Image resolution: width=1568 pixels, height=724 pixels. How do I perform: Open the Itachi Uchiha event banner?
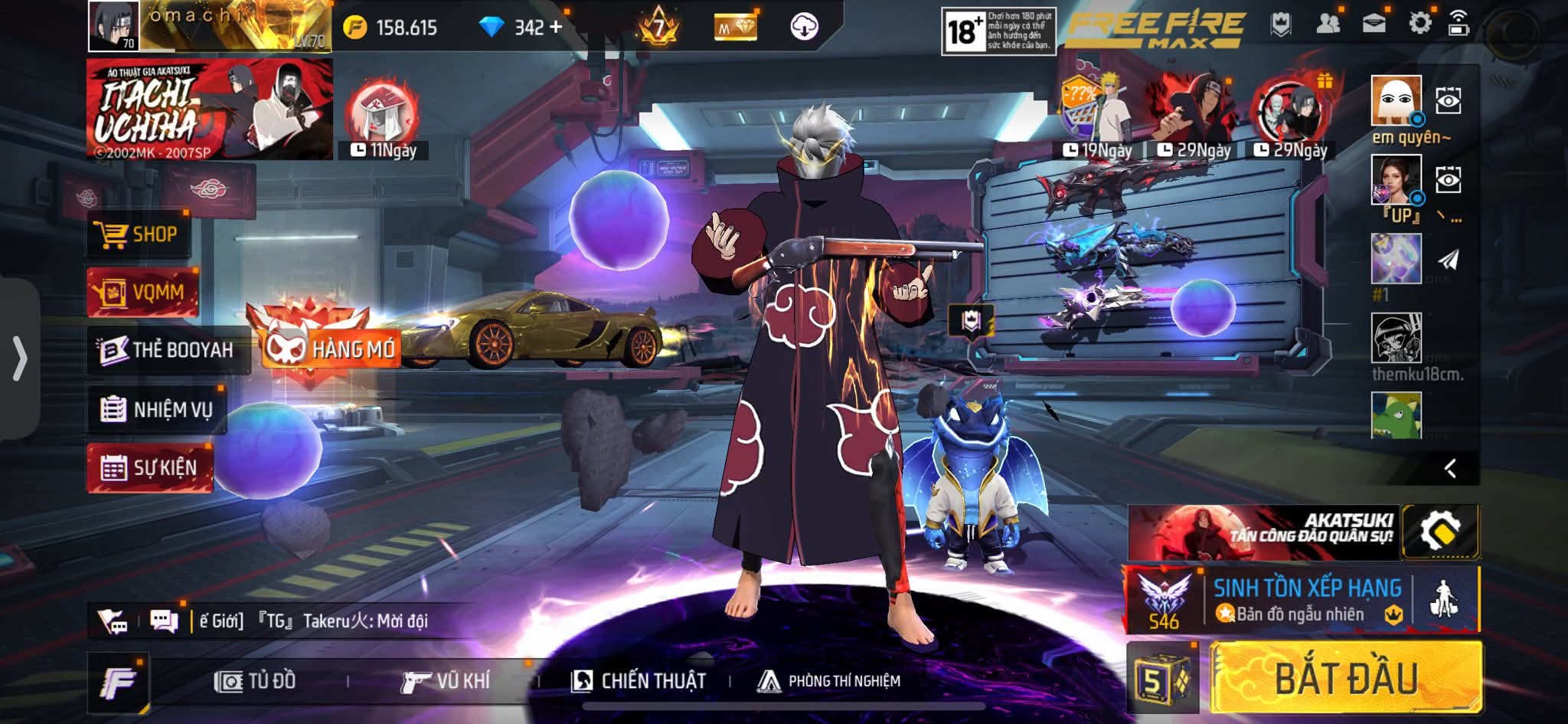click(209, 110)
